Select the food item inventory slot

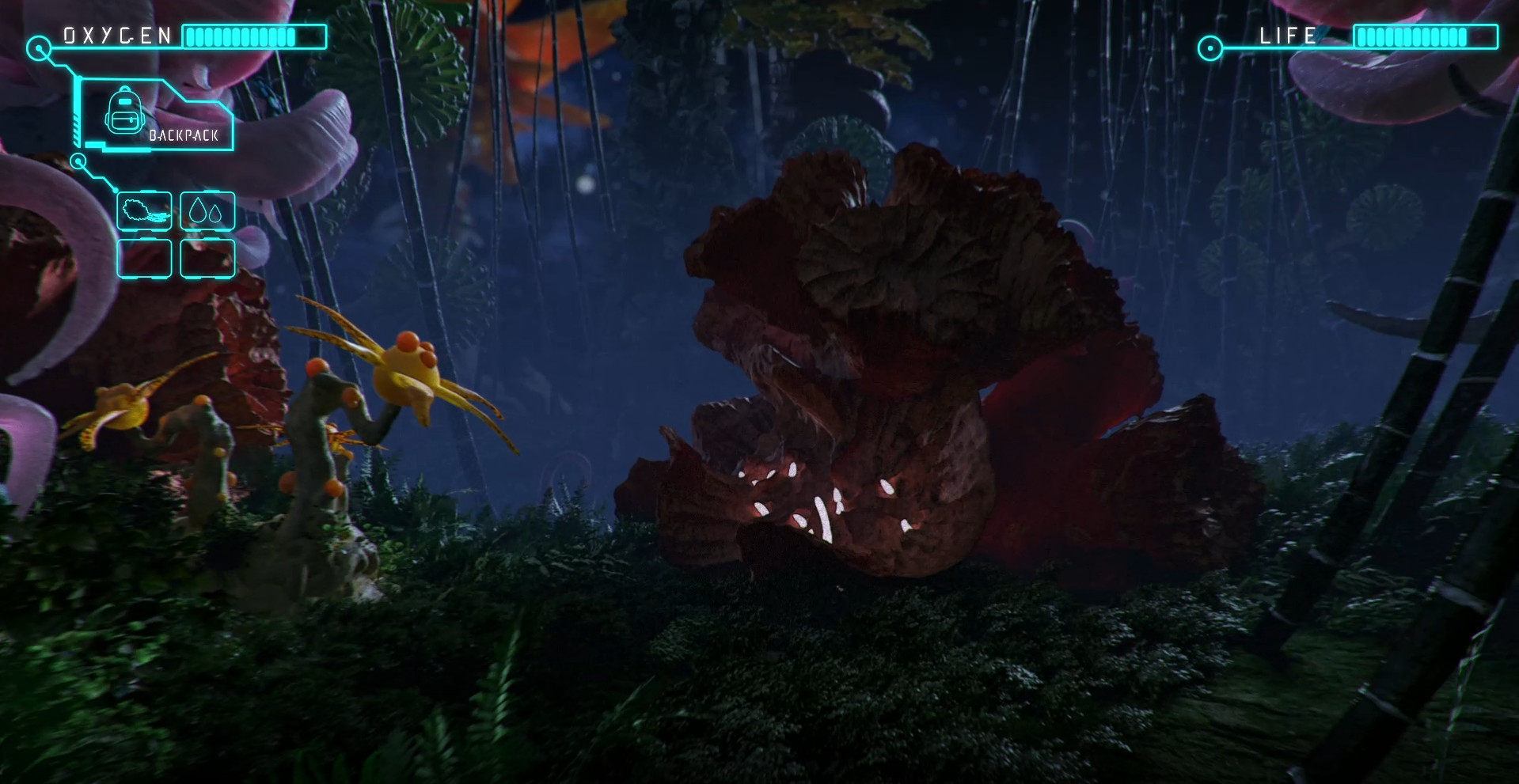(x=144, y=210)
